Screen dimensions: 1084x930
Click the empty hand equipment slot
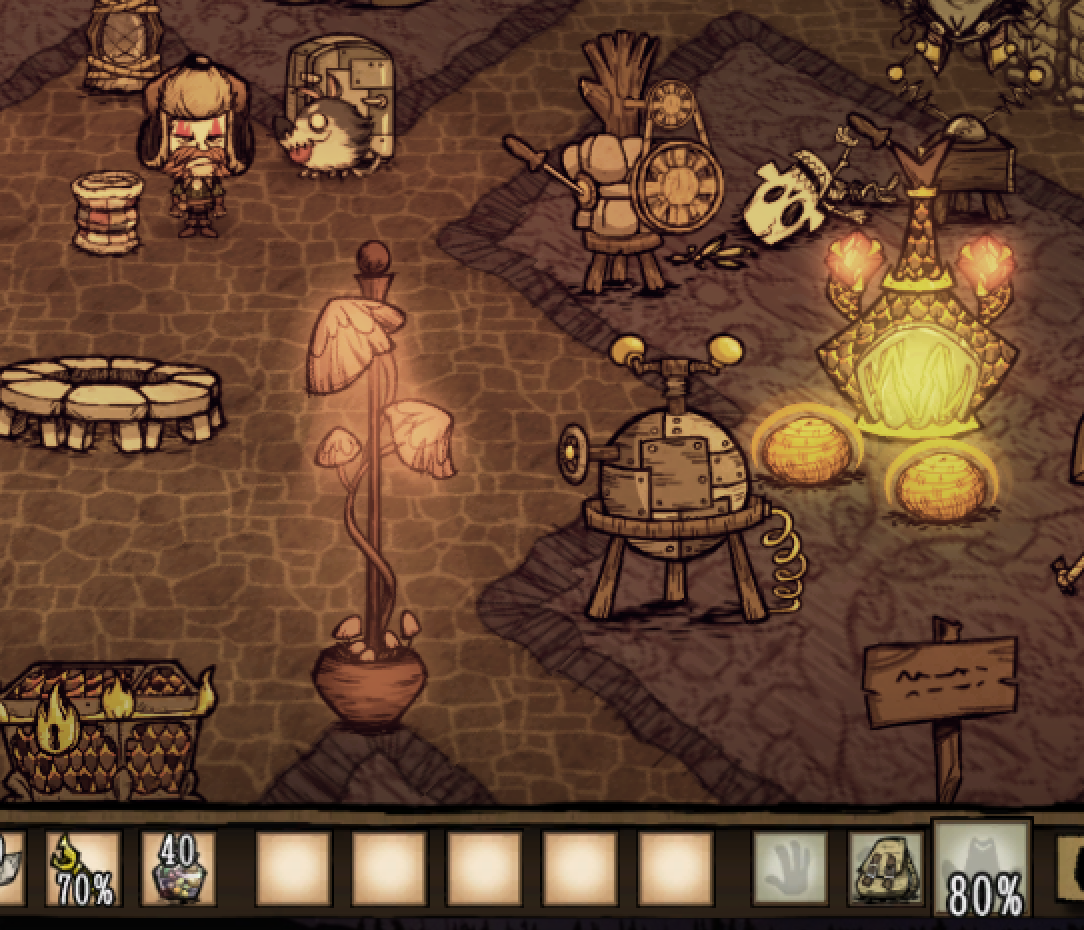(x=789, y=869)
